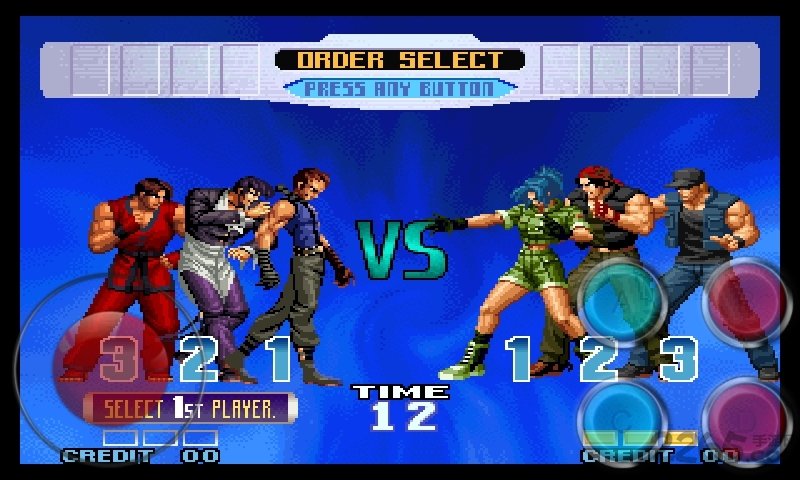
Task: Tap the upper blue virtual action button
Action: click(622, 297)
